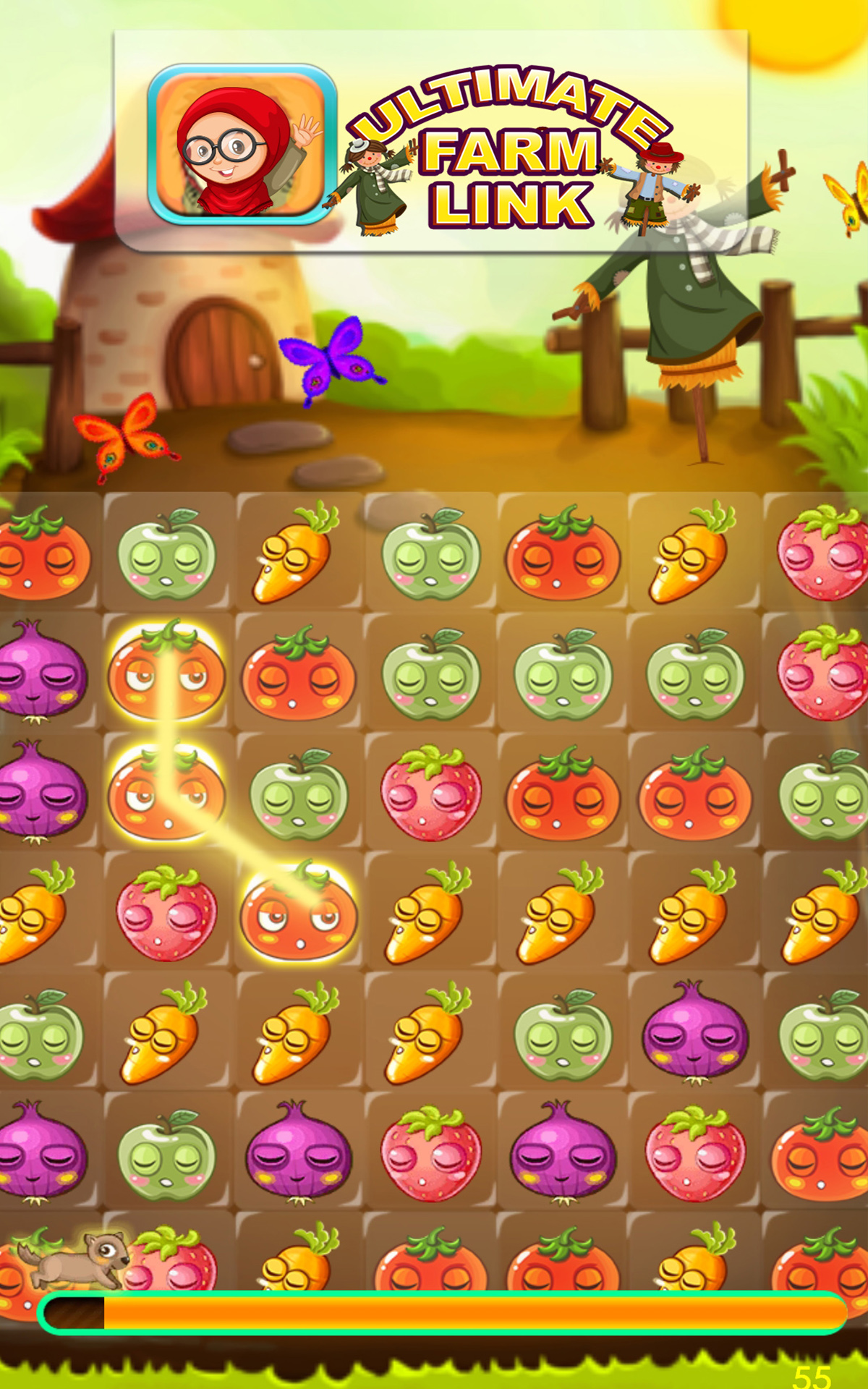Select the strawberry between two purple onions
Screen dimensions: 868x1389
[x=431, y=1155]
